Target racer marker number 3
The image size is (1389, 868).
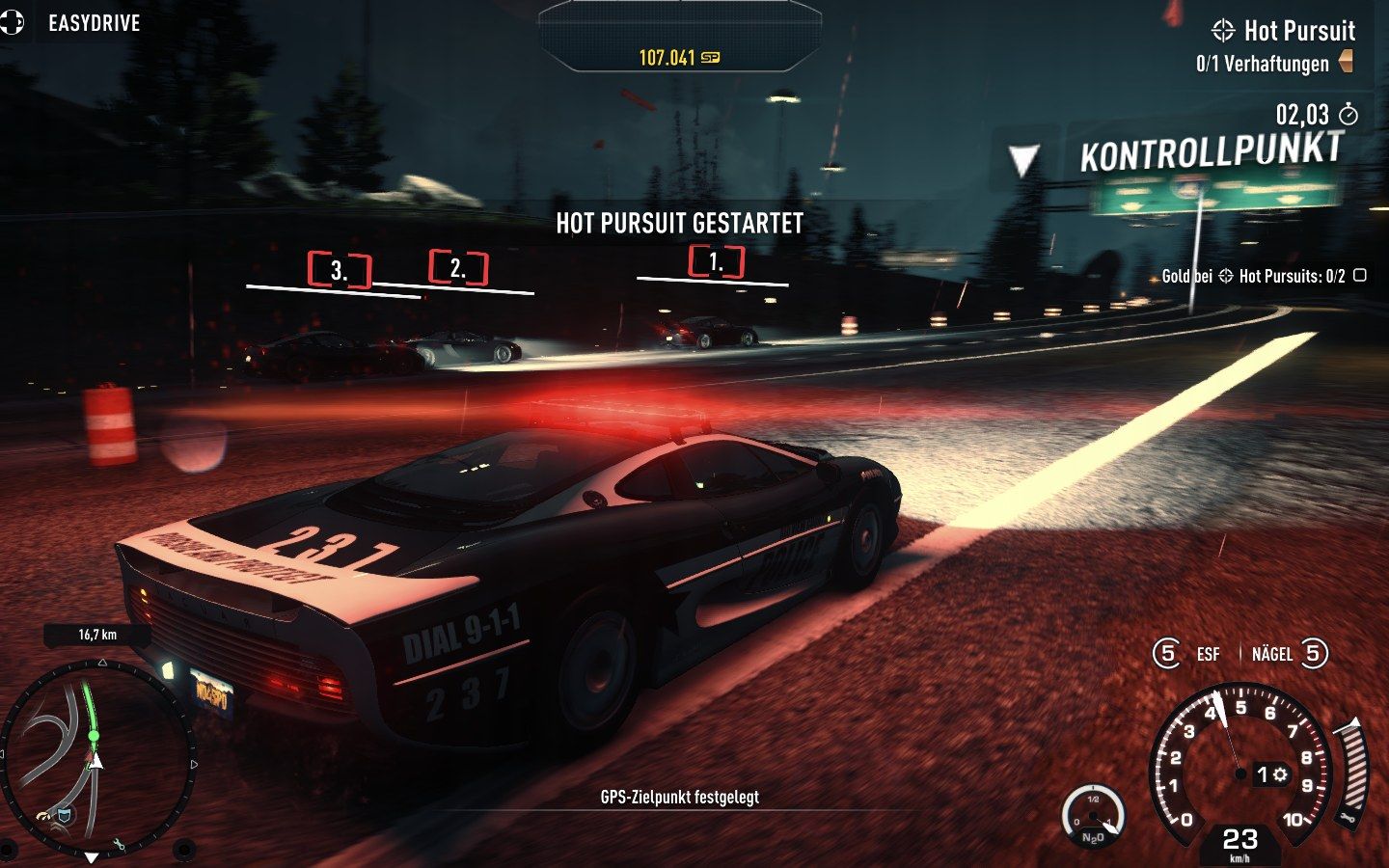coord(339,270)
